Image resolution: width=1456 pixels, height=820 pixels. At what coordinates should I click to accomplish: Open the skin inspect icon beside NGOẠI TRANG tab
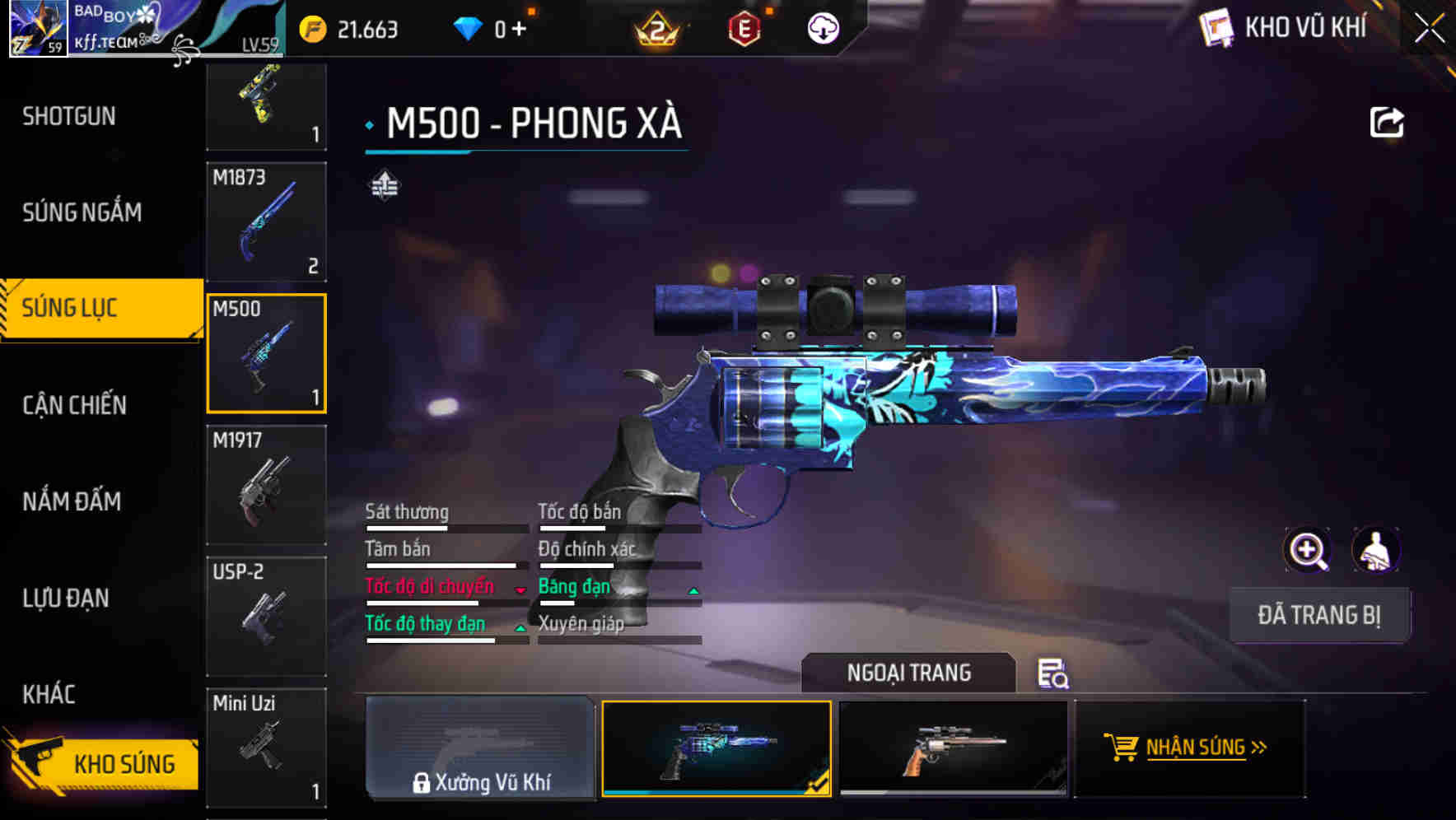coord(1054,675)
